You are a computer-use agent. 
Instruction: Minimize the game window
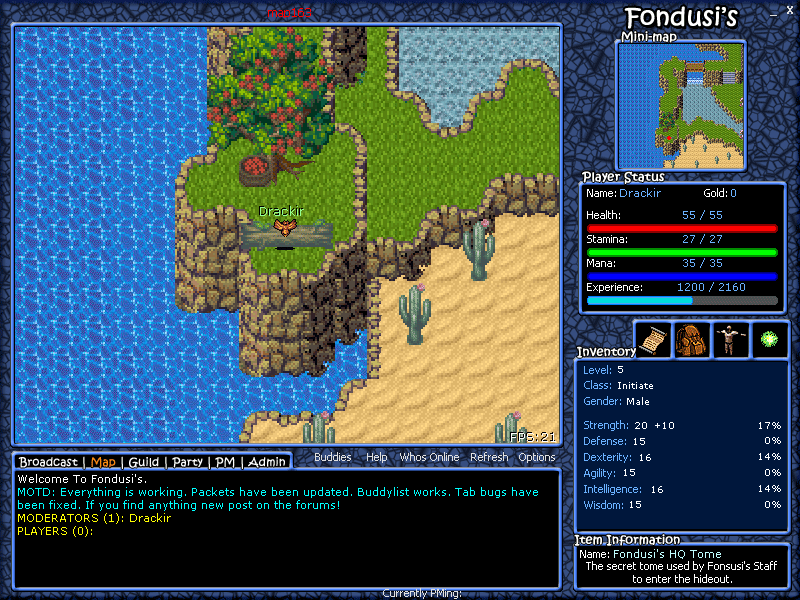(772, 12)
